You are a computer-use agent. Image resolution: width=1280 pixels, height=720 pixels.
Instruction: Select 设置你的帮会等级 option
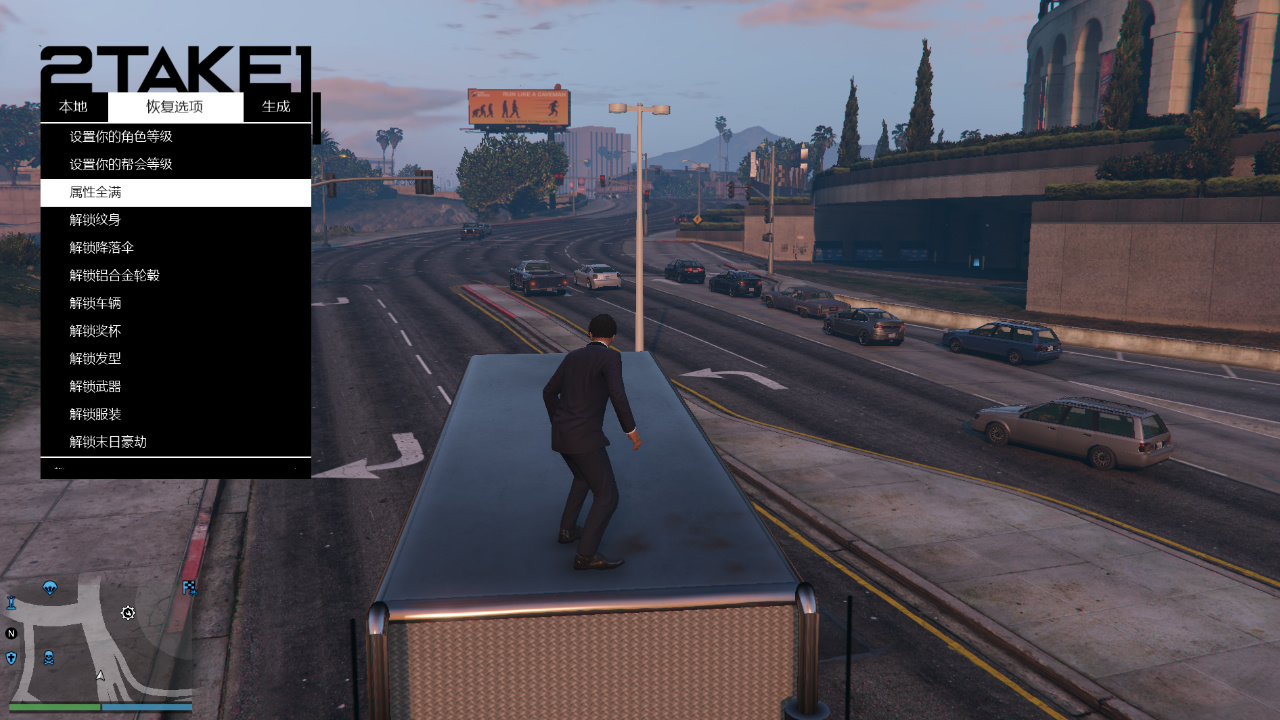click(x=121, y=164)
